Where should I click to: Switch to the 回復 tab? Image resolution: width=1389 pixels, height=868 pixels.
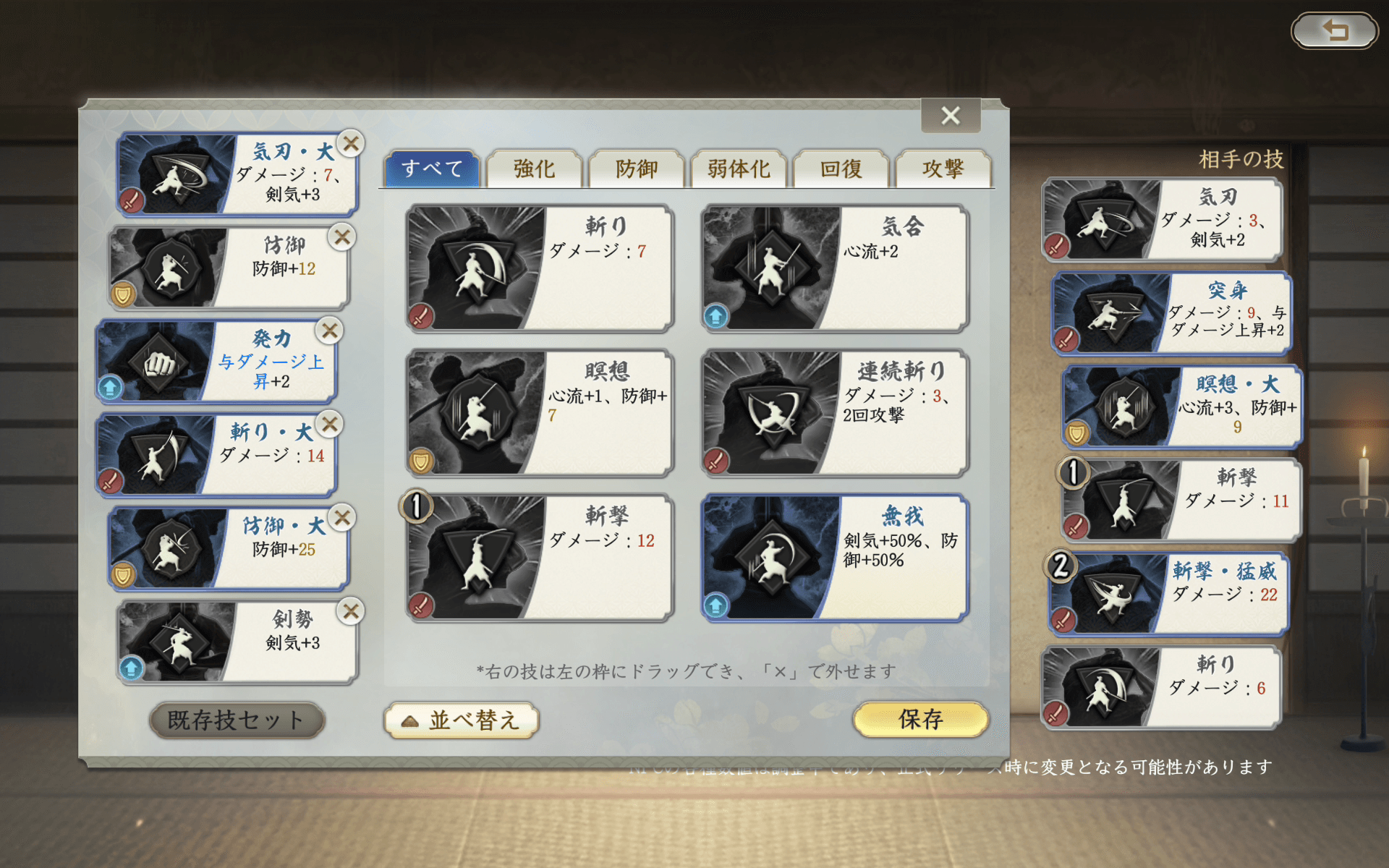pyautogui.click(x=841, y=169)
